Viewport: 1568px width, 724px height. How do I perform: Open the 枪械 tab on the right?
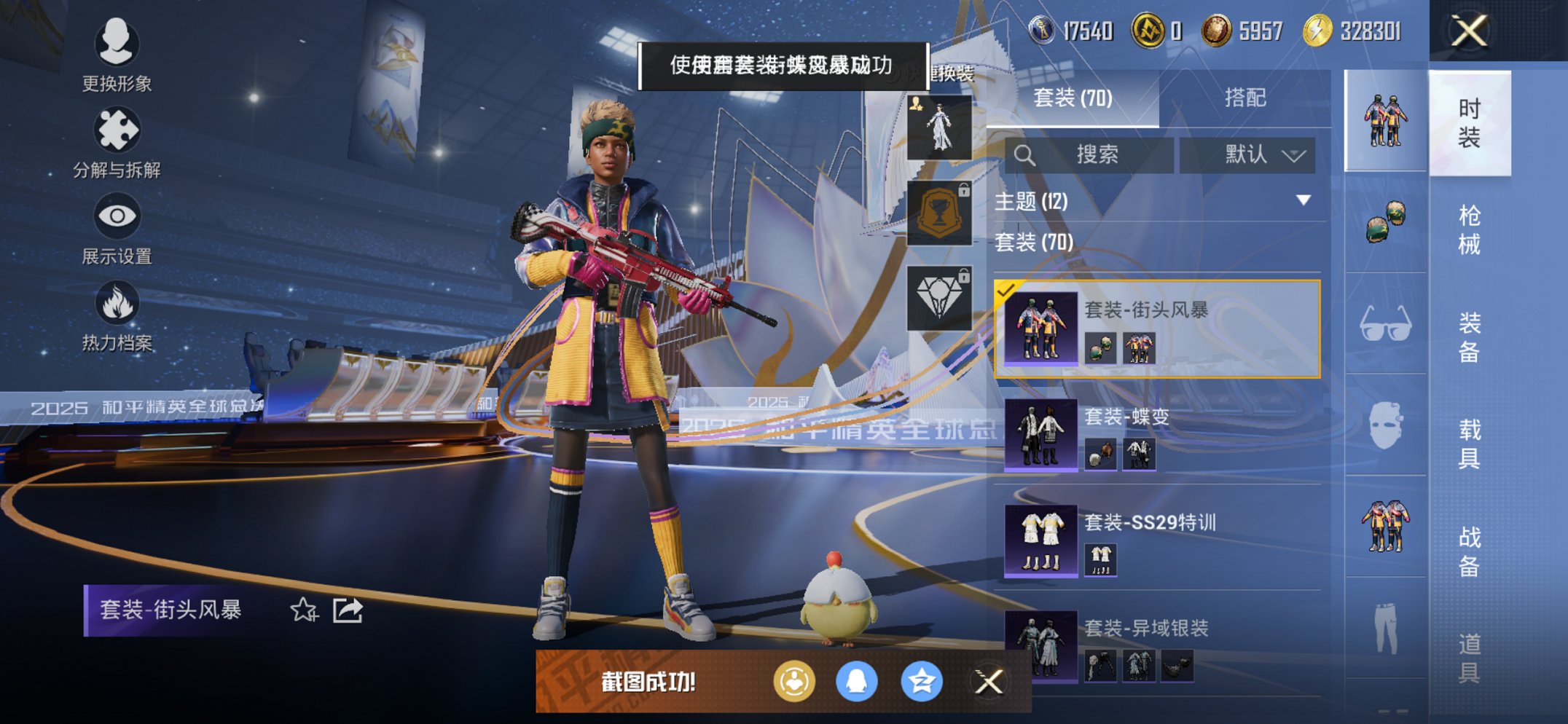tap(1473, 226)
